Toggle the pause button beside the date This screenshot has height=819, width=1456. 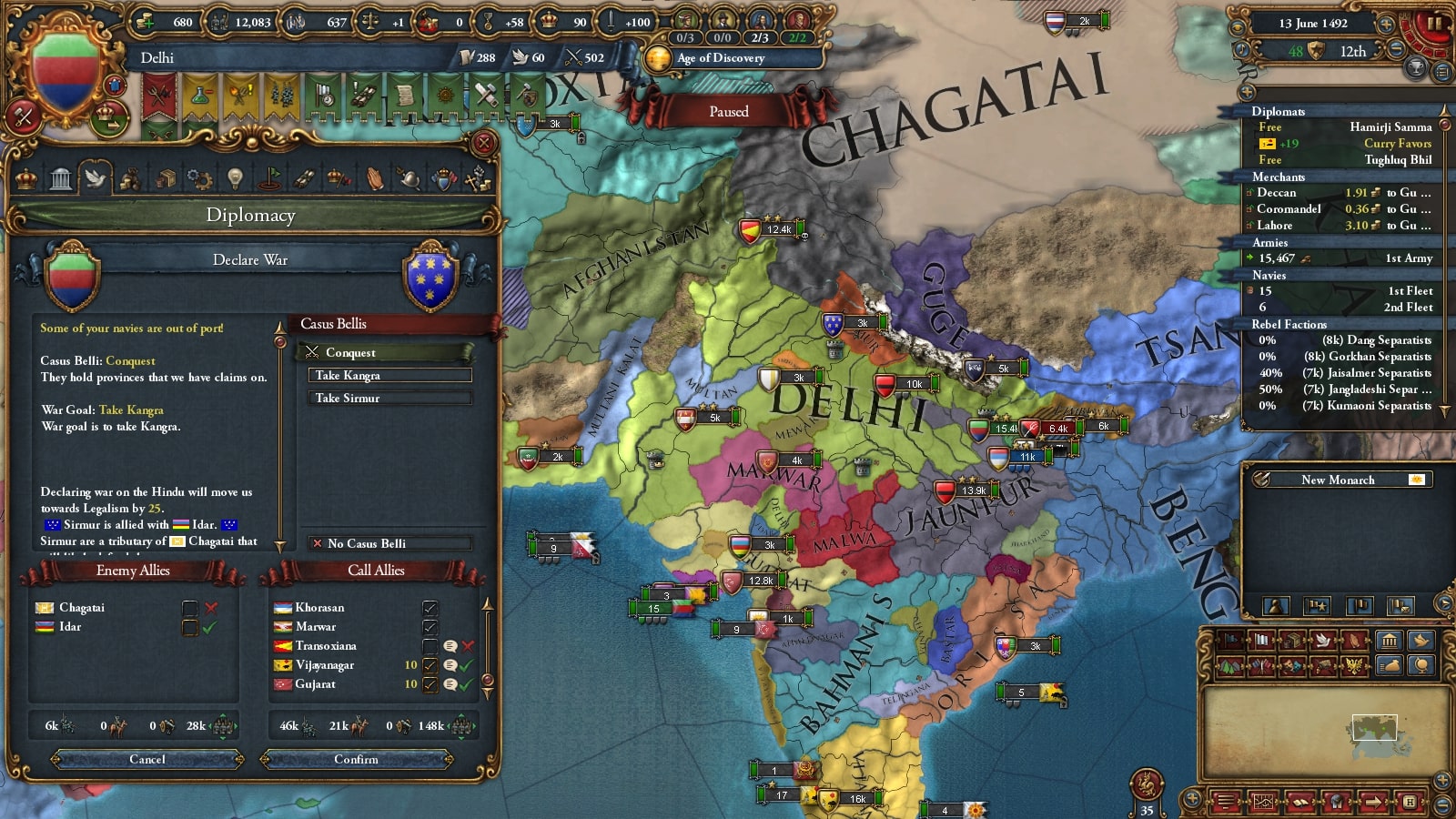point(1433,25)
